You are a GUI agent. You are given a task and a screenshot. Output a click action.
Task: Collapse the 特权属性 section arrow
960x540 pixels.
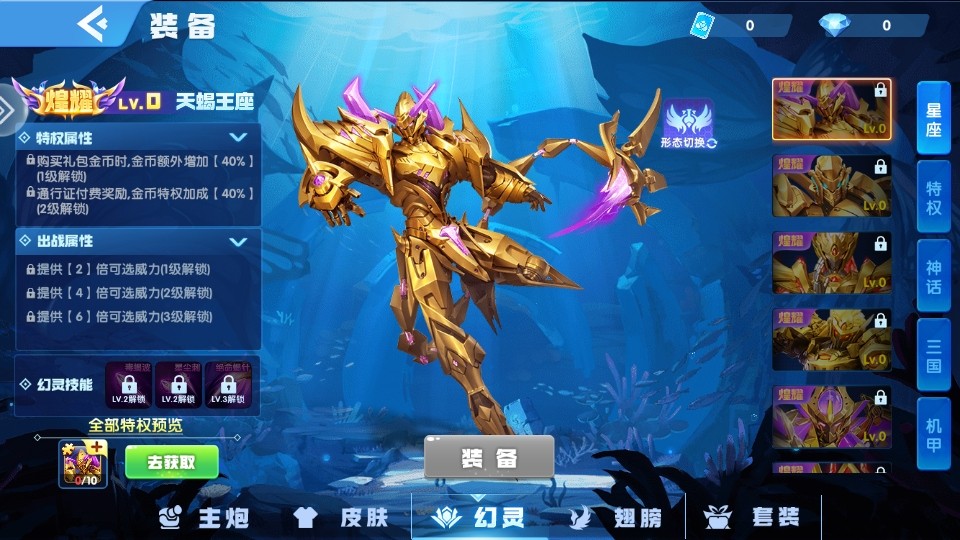pyautogui.click(x=238, y=137)
